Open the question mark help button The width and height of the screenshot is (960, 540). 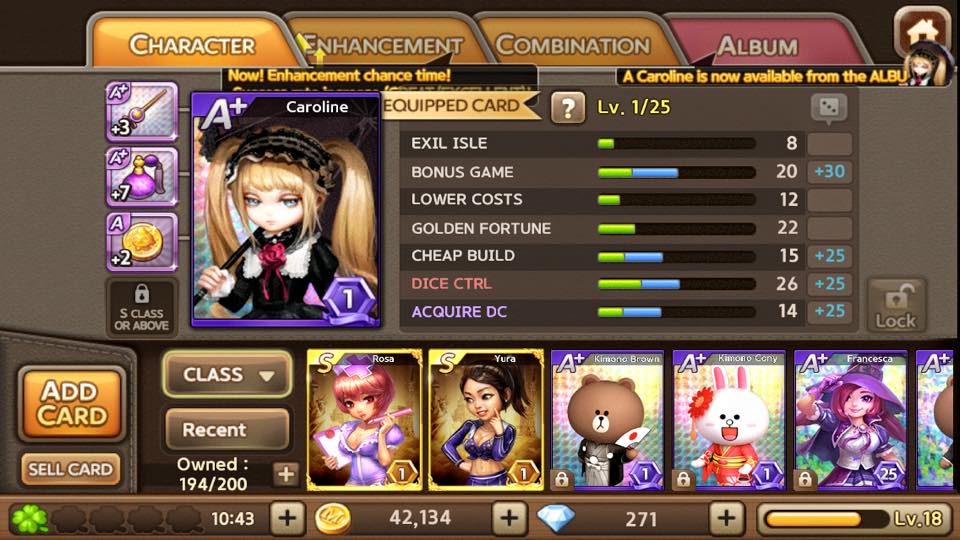568,107
